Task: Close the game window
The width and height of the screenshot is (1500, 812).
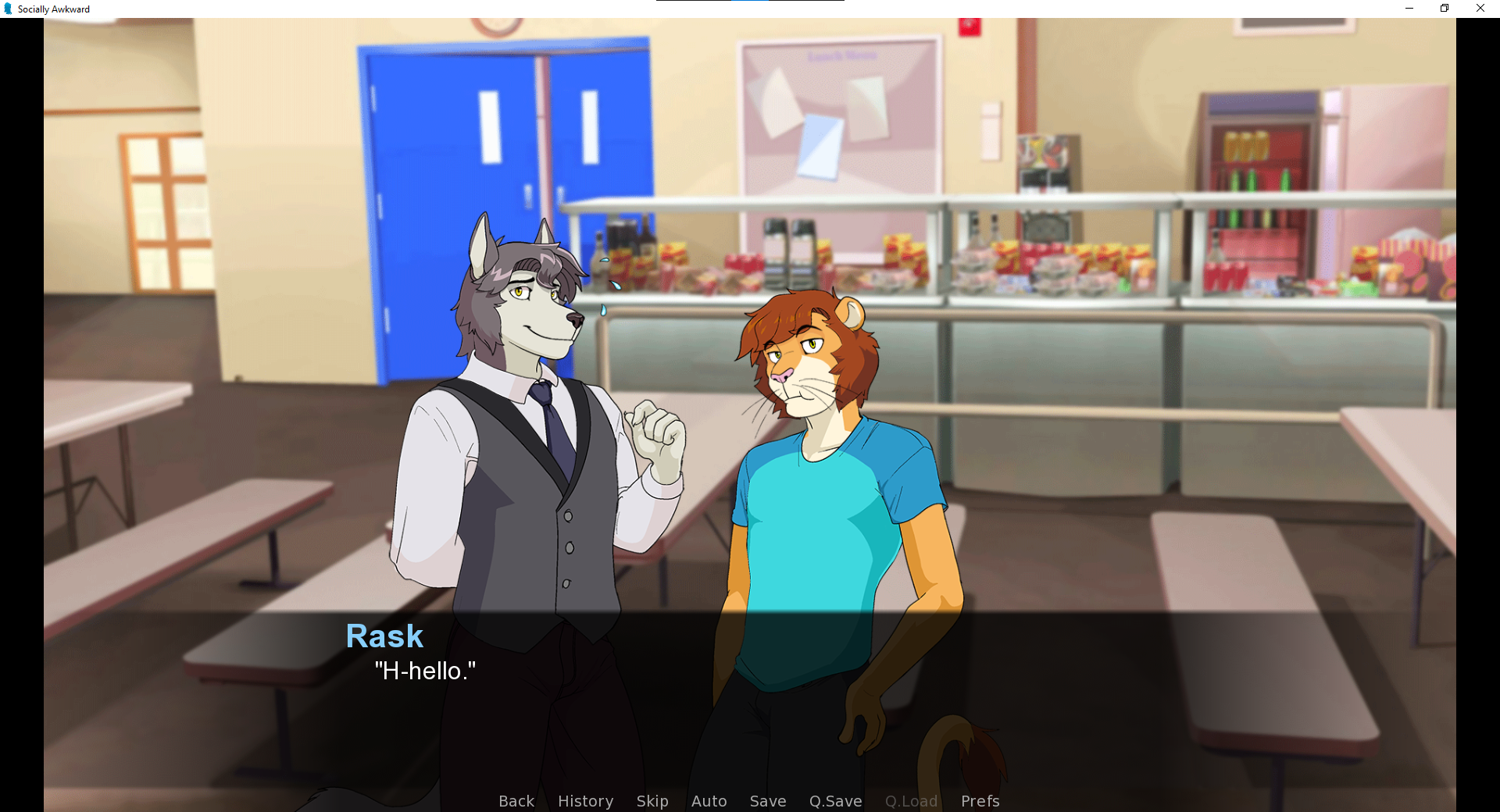Action: (1480, 9)
